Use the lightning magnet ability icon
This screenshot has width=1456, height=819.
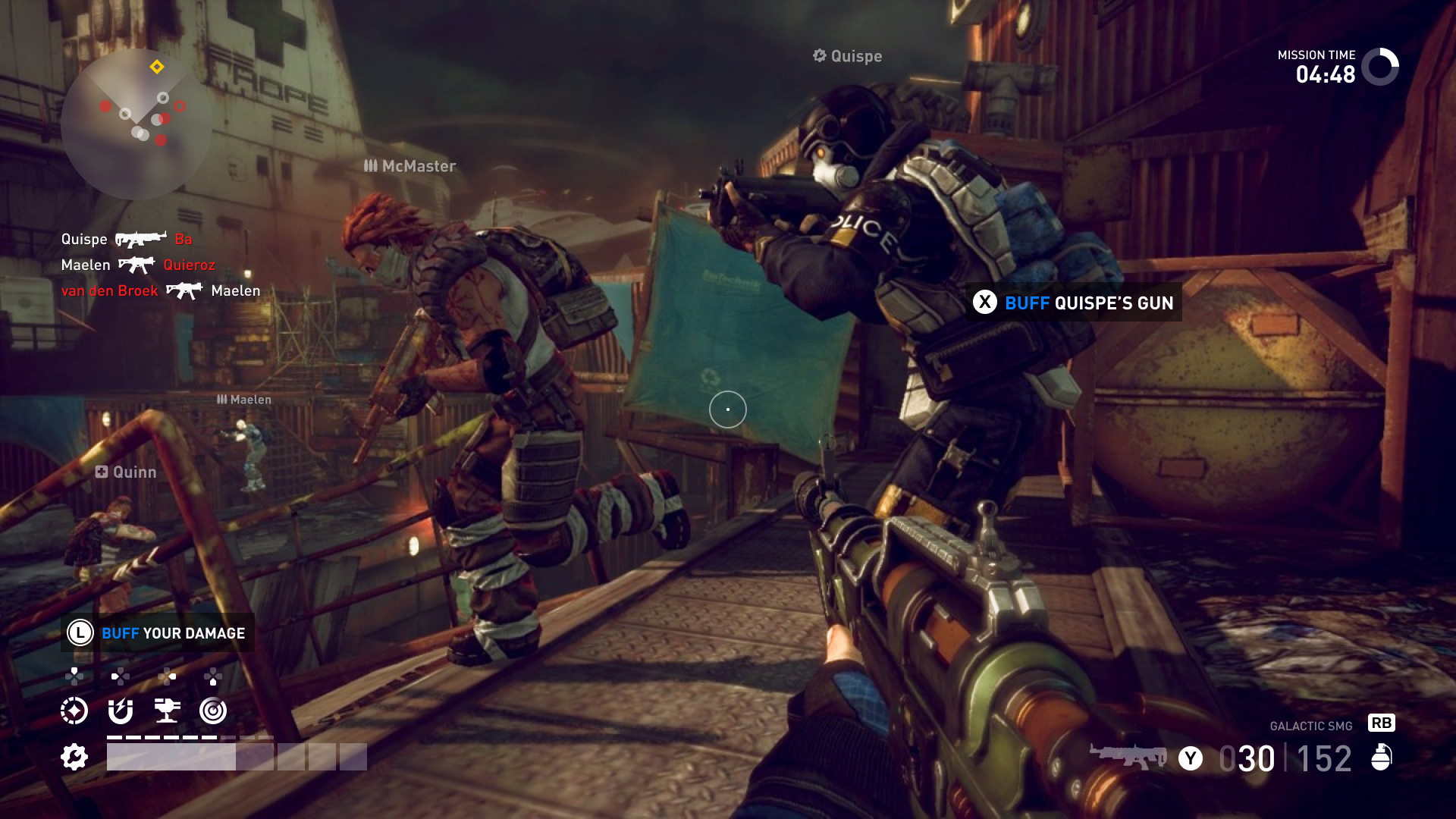(121, 711)
